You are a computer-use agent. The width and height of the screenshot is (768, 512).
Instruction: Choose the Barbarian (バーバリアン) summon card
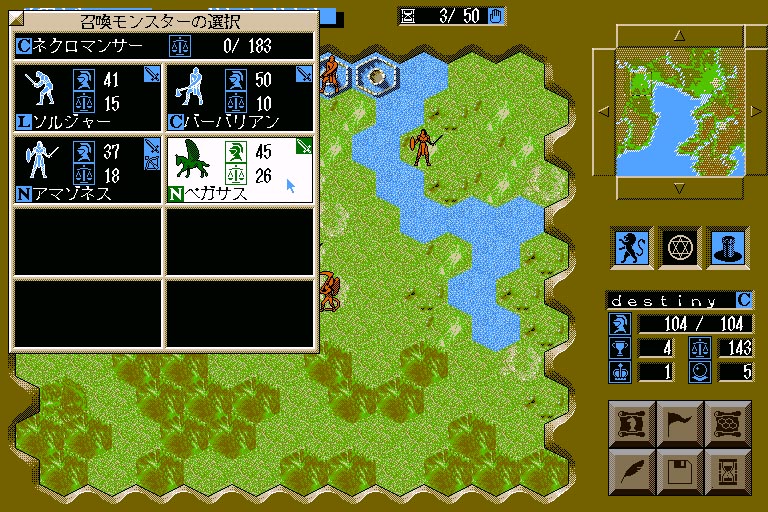click(x=240, y=96)
